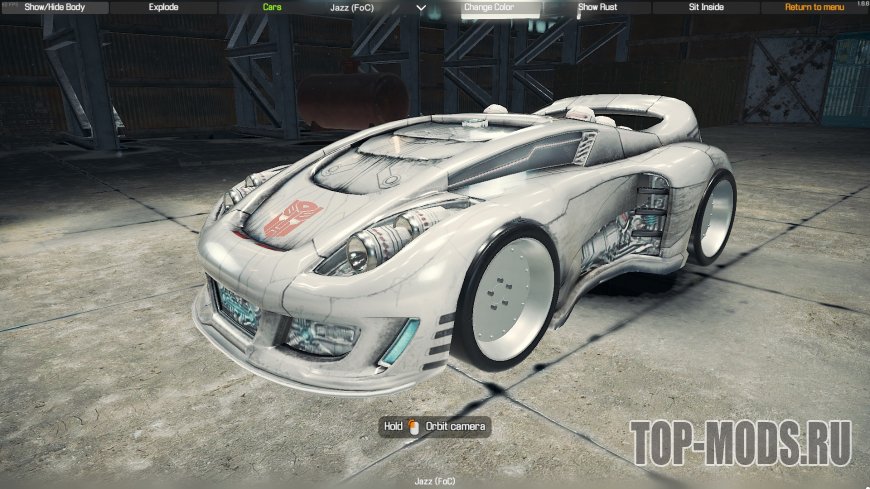The image size is (870, 489).
Task: Choose Change Color option
Action: [488, 7]
